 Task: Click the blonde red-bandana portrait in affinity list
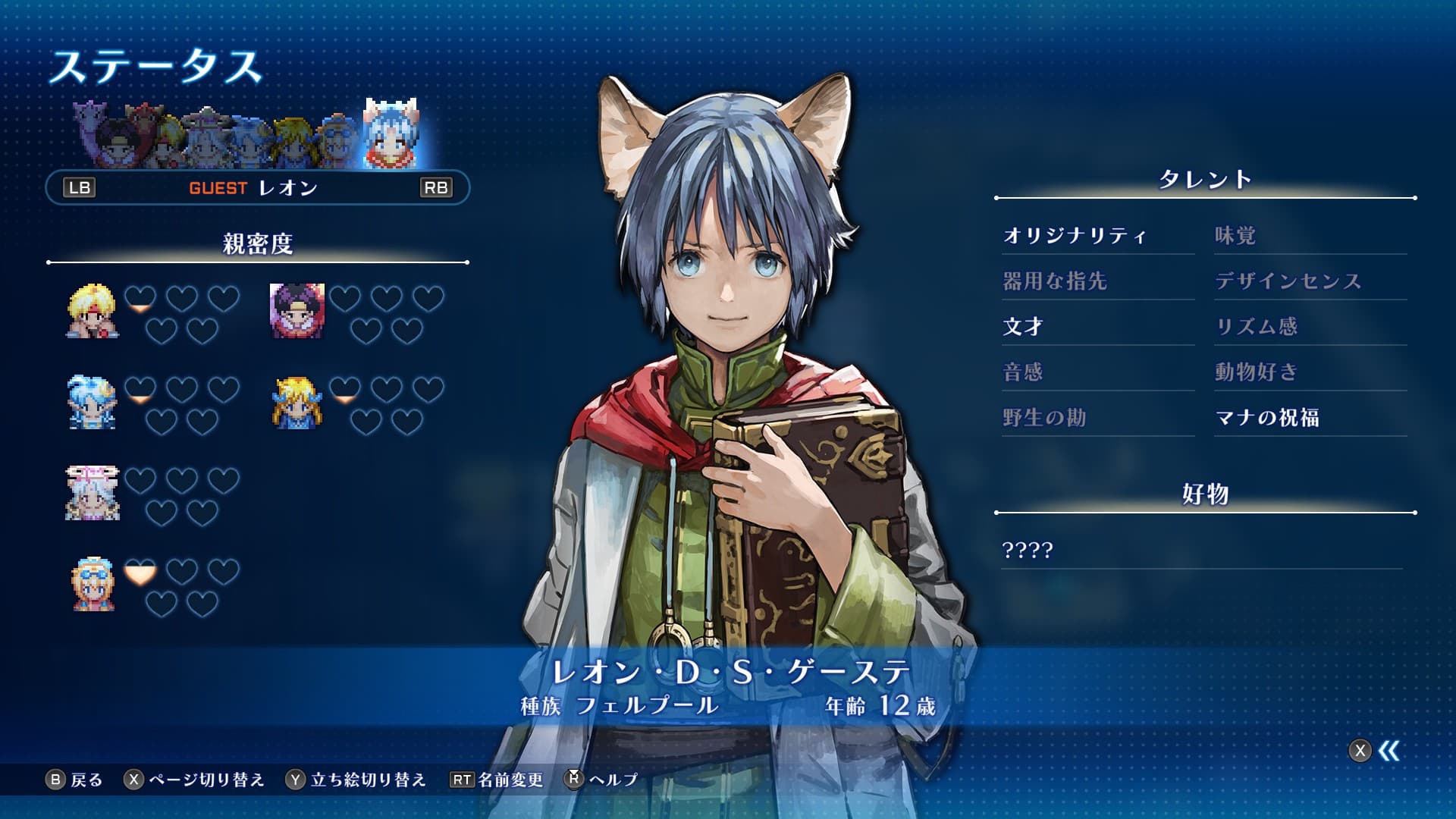[93, 311]
